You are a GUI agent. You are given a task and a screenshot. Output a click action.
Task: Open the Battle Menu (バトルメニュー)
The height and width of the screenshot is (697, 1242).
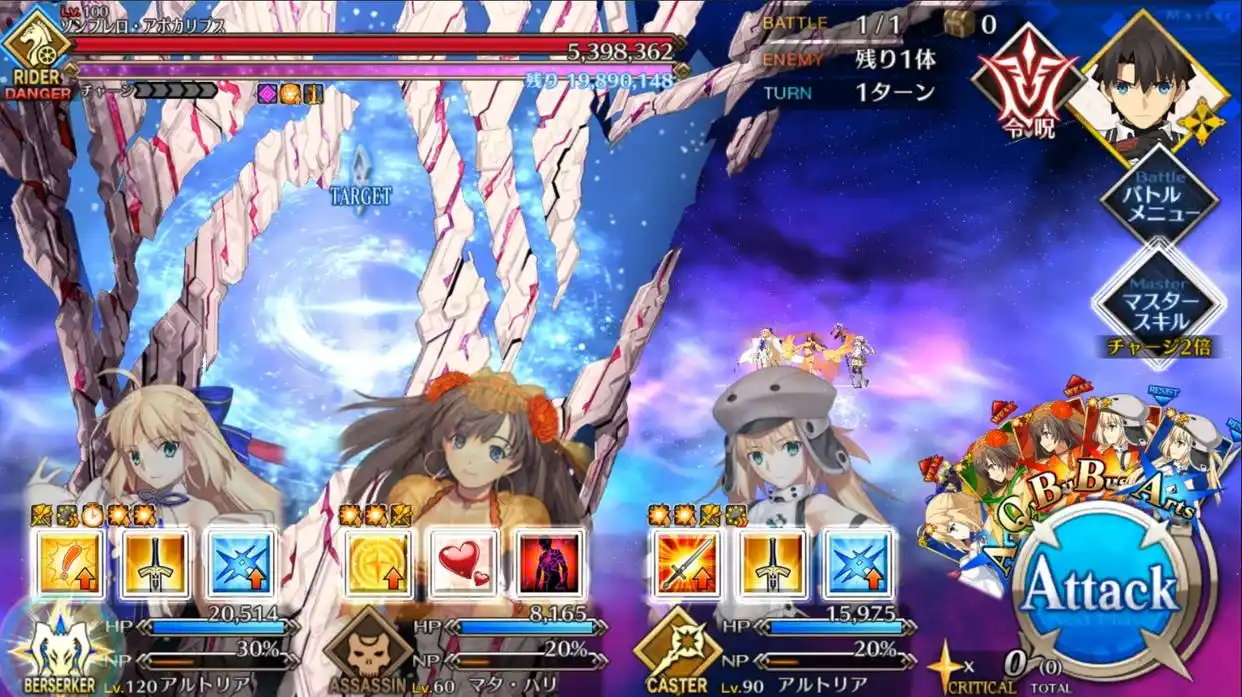coord(1160,203)
